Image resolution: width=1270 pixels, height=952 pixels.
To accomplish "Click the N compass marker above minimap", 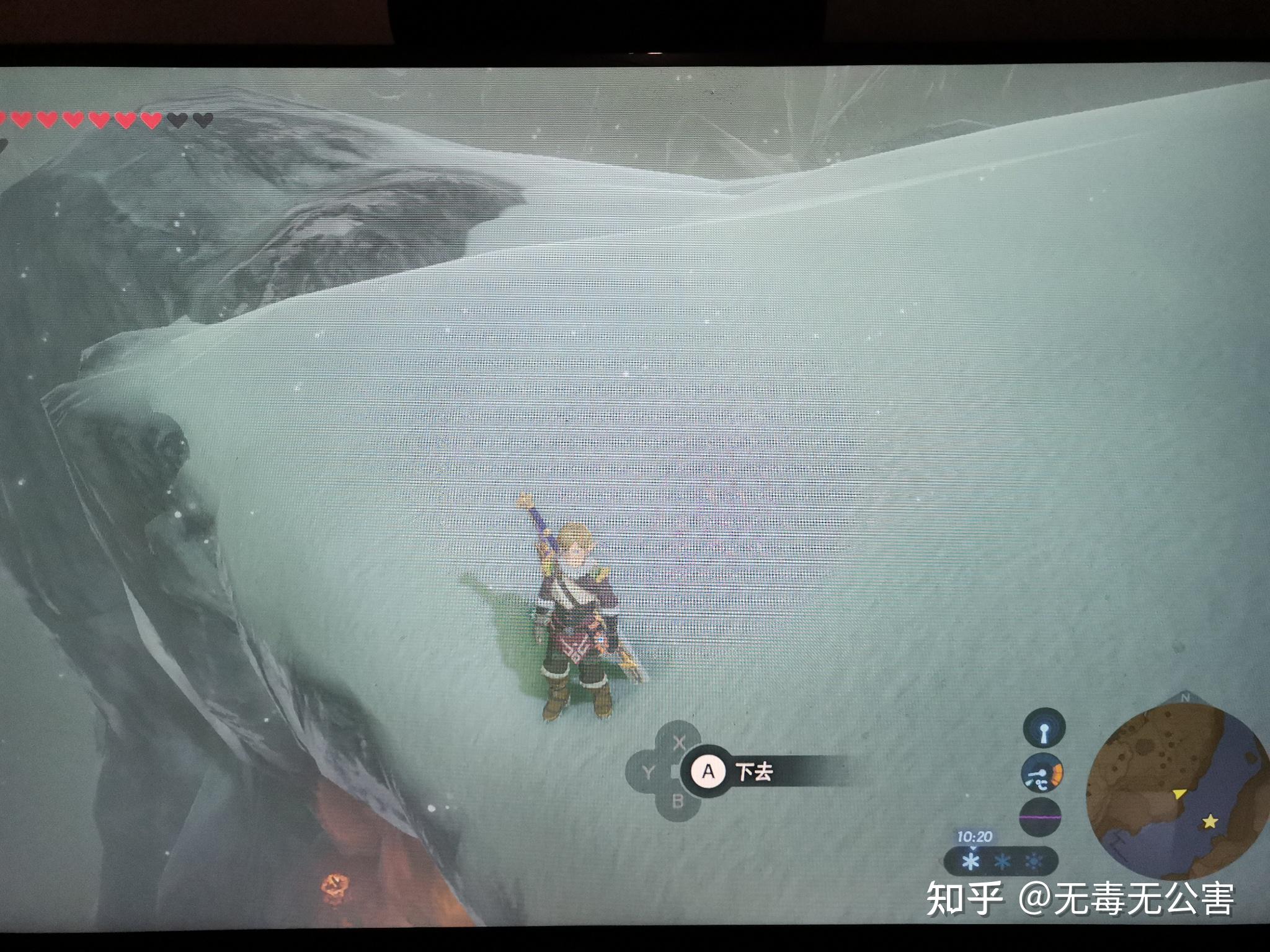I will 1186,698.
